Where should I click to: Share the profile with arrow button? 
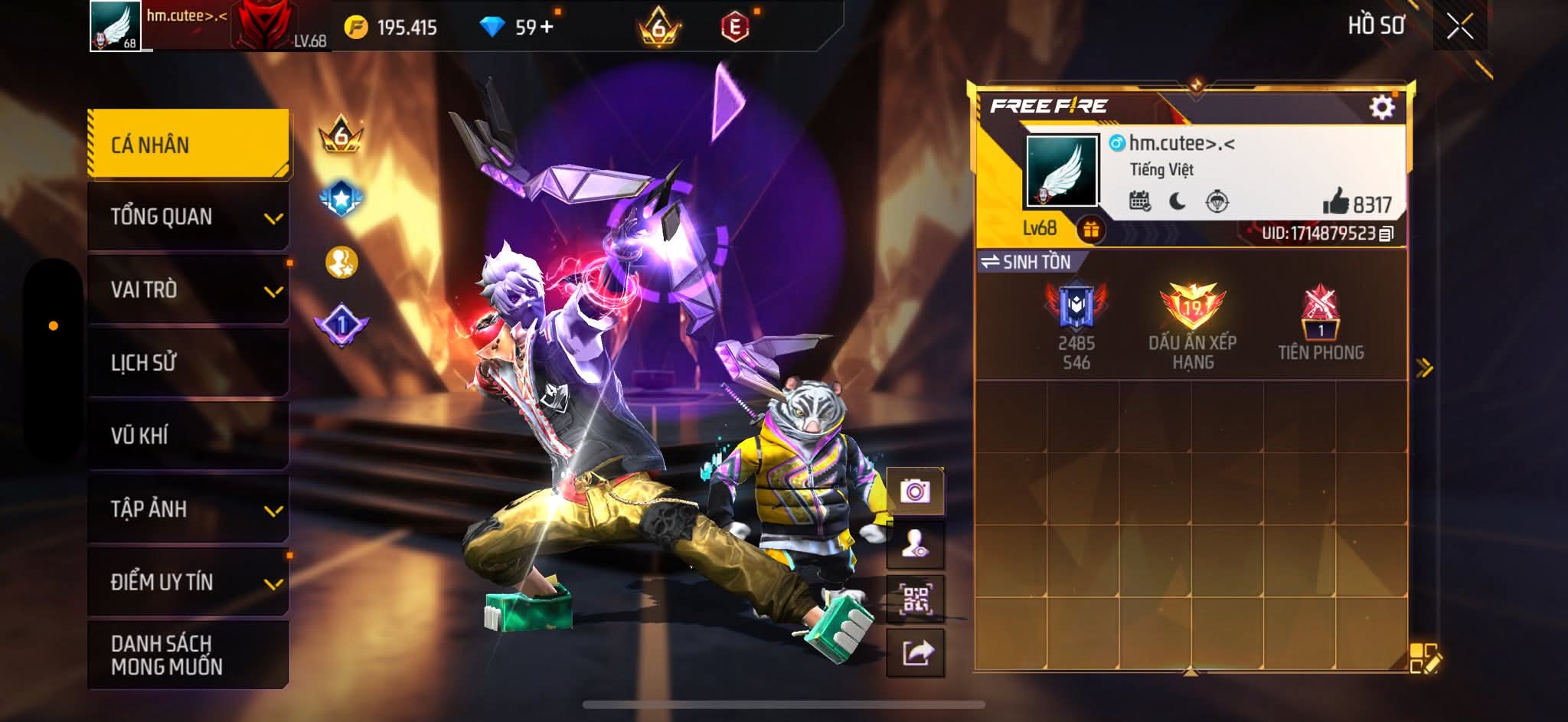click(x=916, y=653)
